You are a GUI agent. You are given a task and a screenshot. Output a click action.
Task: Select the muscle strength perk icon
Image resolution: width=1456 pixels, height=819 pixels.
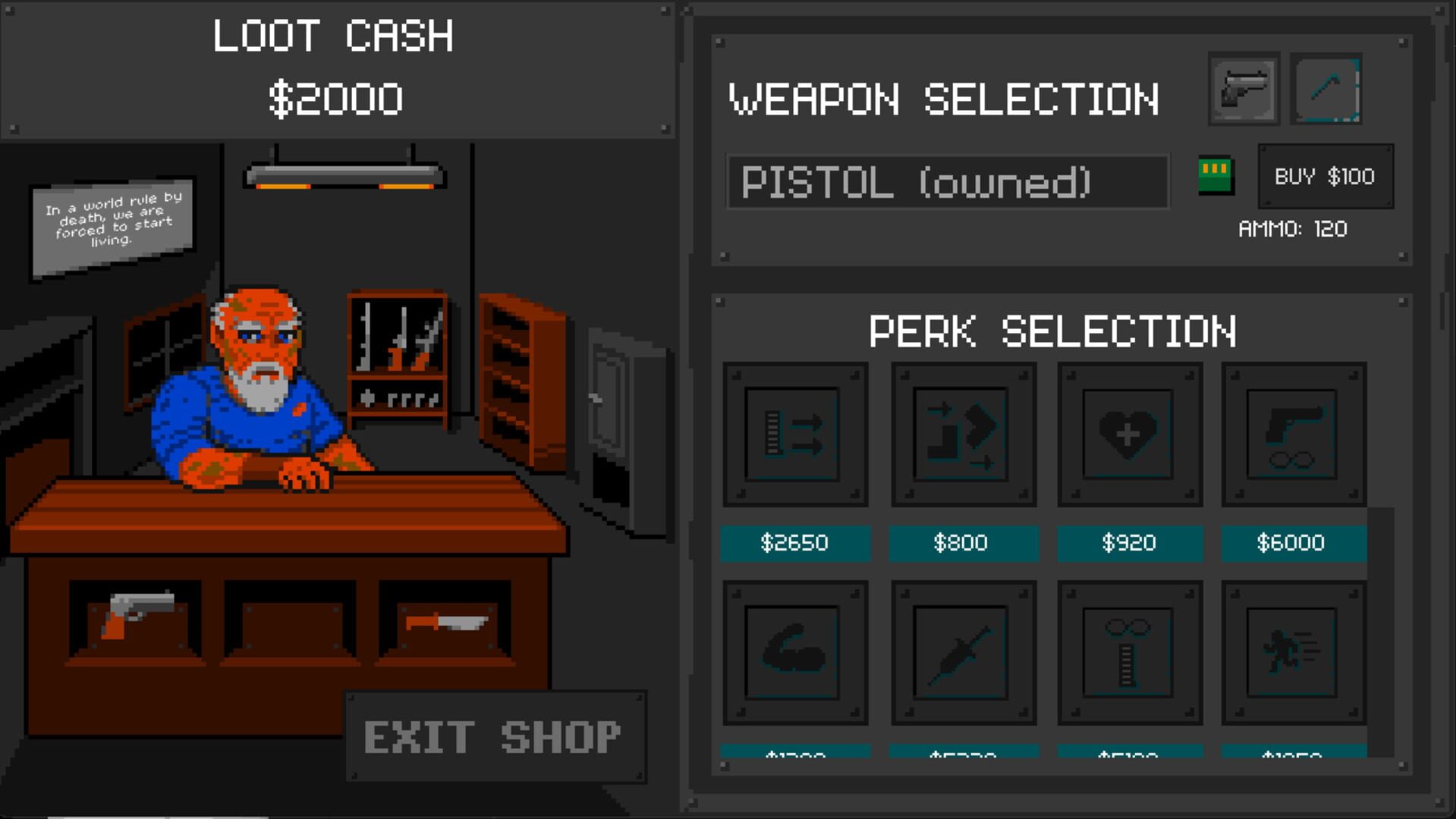(x=794, y=652)
